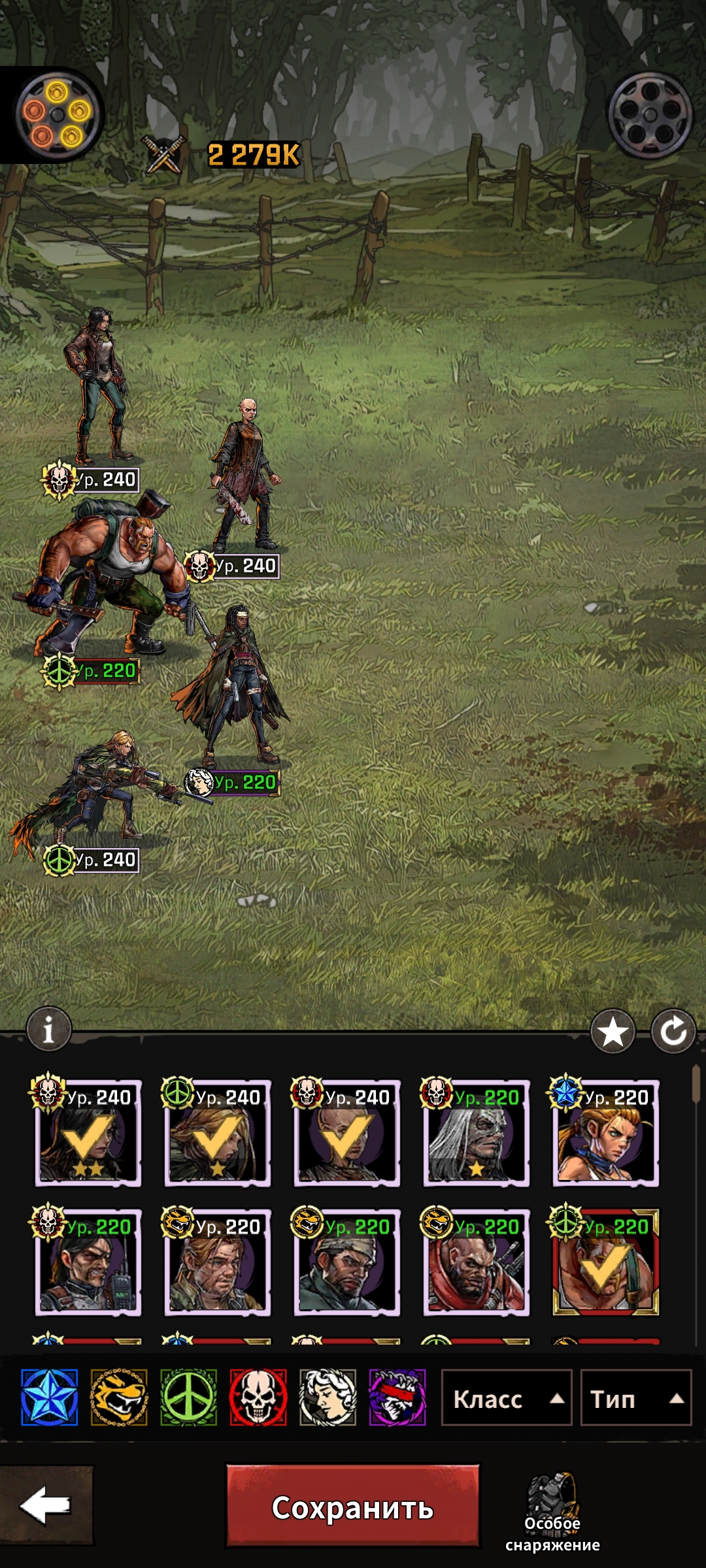Screen dimensions: 706x1568
Task: Deselect the bald woman hero card
Action: (346, 1134)
